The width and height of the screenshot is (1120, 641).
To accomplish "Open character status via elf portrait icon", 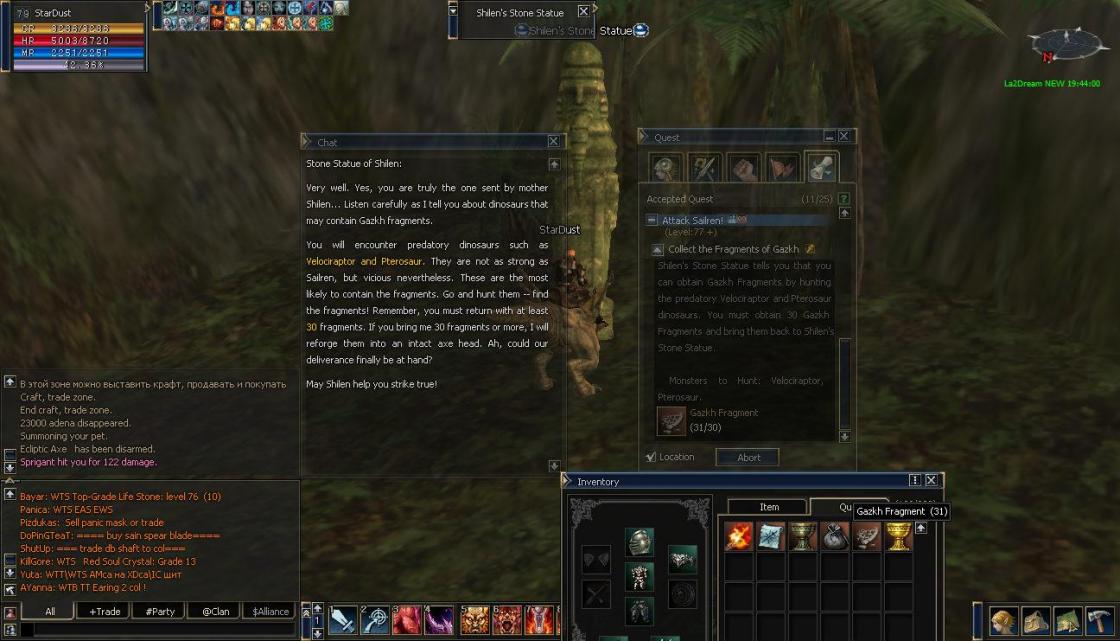I will pos(1004,621).
